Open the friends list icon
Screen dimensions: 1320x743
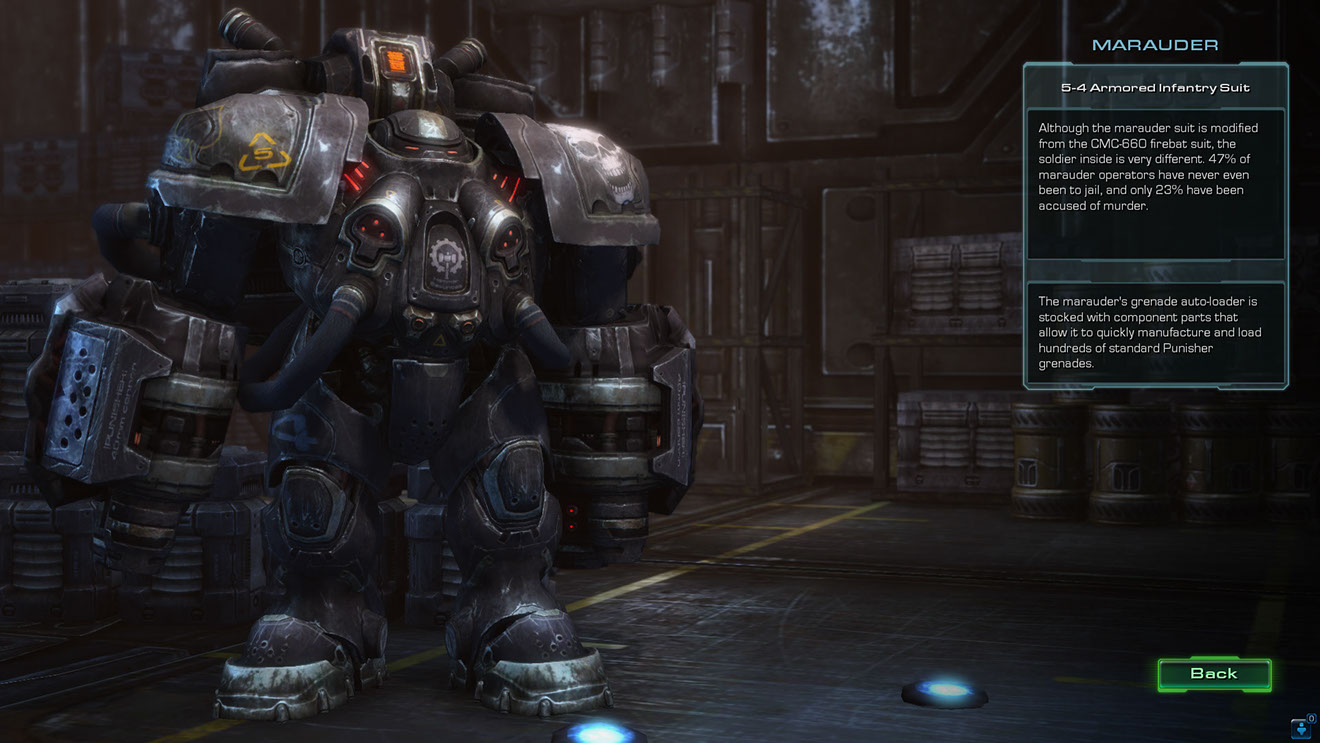pyautogui.click(x=1302, y=727)
